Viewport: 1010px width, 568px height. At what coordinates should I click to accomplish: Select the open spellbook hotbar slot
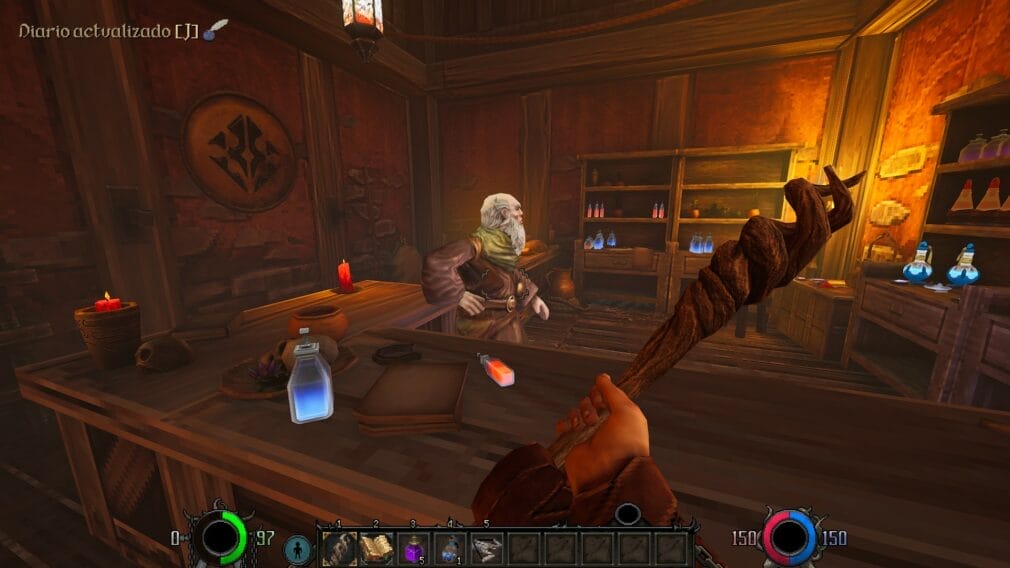pyautogui.click(x=377, y=548)
